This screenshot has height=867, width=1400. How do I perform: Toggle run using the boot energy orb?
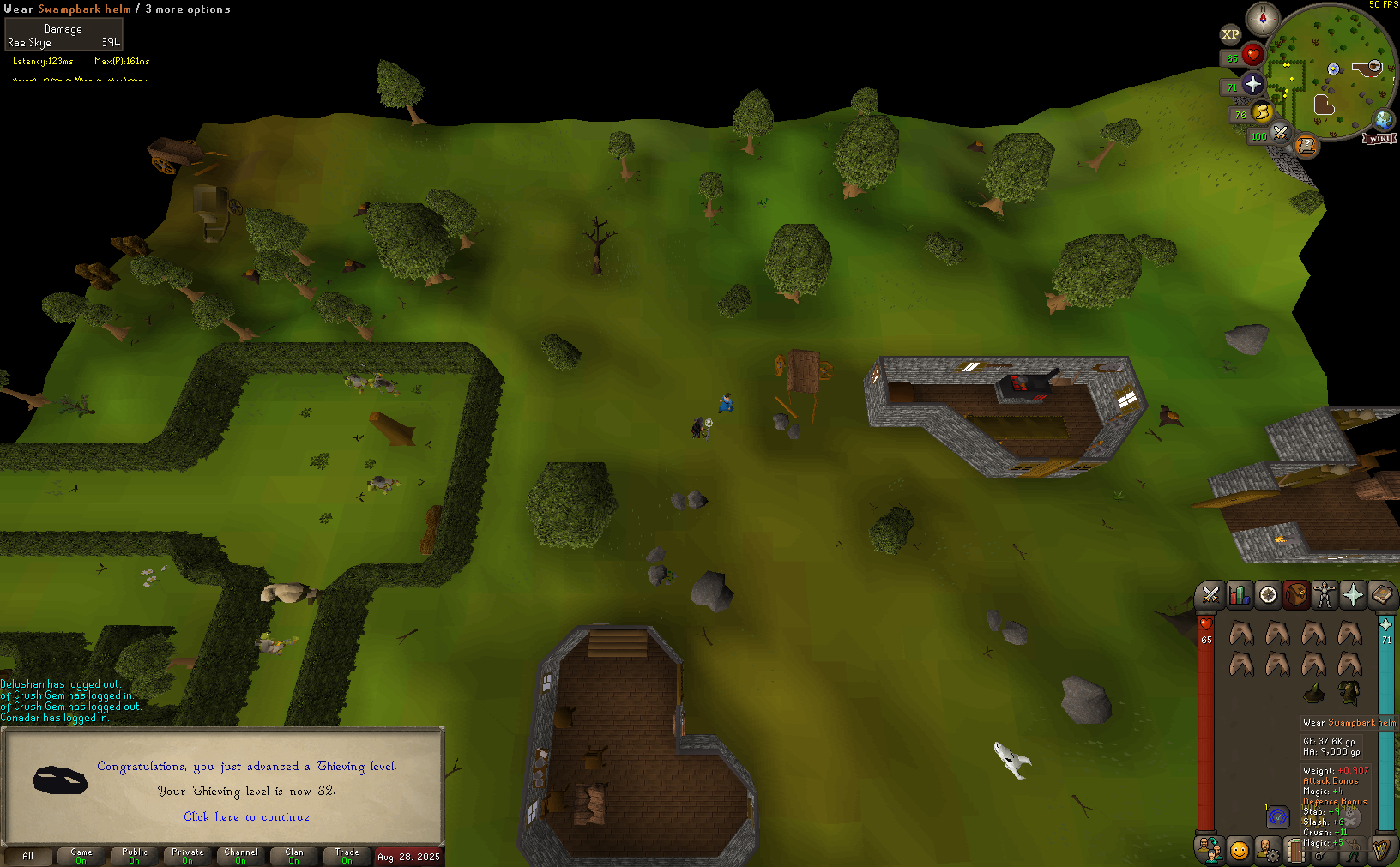(1262, 111)
